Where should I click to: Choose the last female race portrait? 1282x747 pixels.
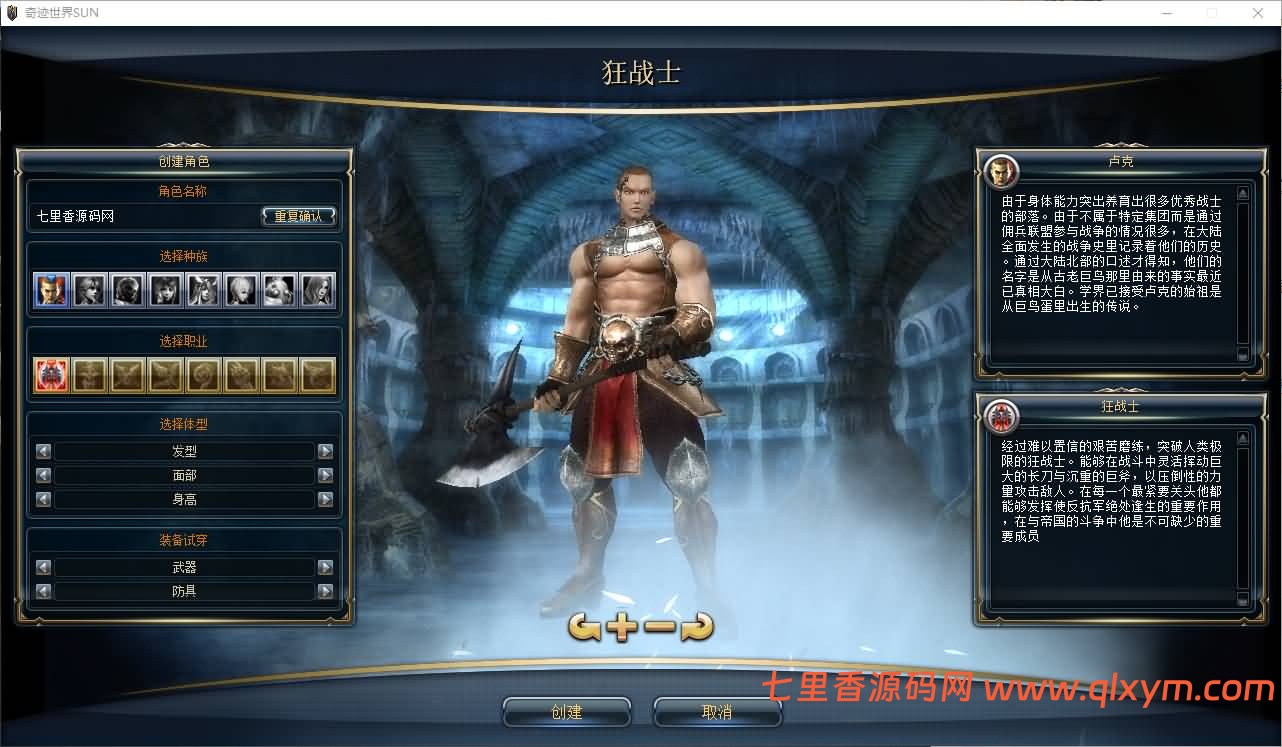[x=316, y=290]
